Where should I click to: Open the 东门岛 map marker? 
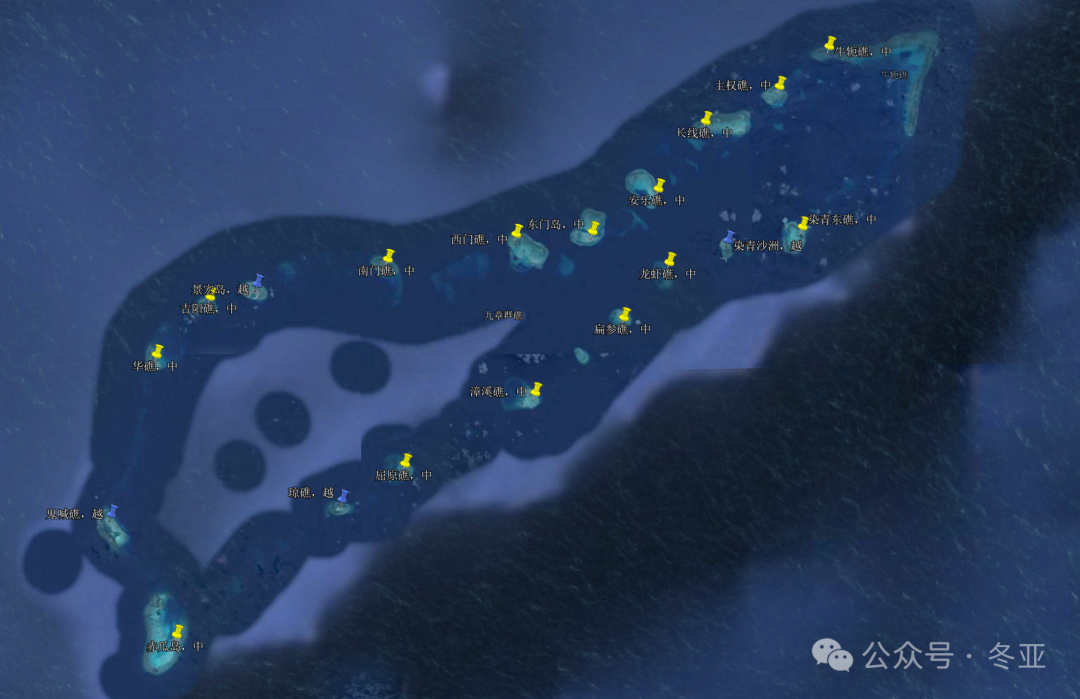click(x=593, y=227)
